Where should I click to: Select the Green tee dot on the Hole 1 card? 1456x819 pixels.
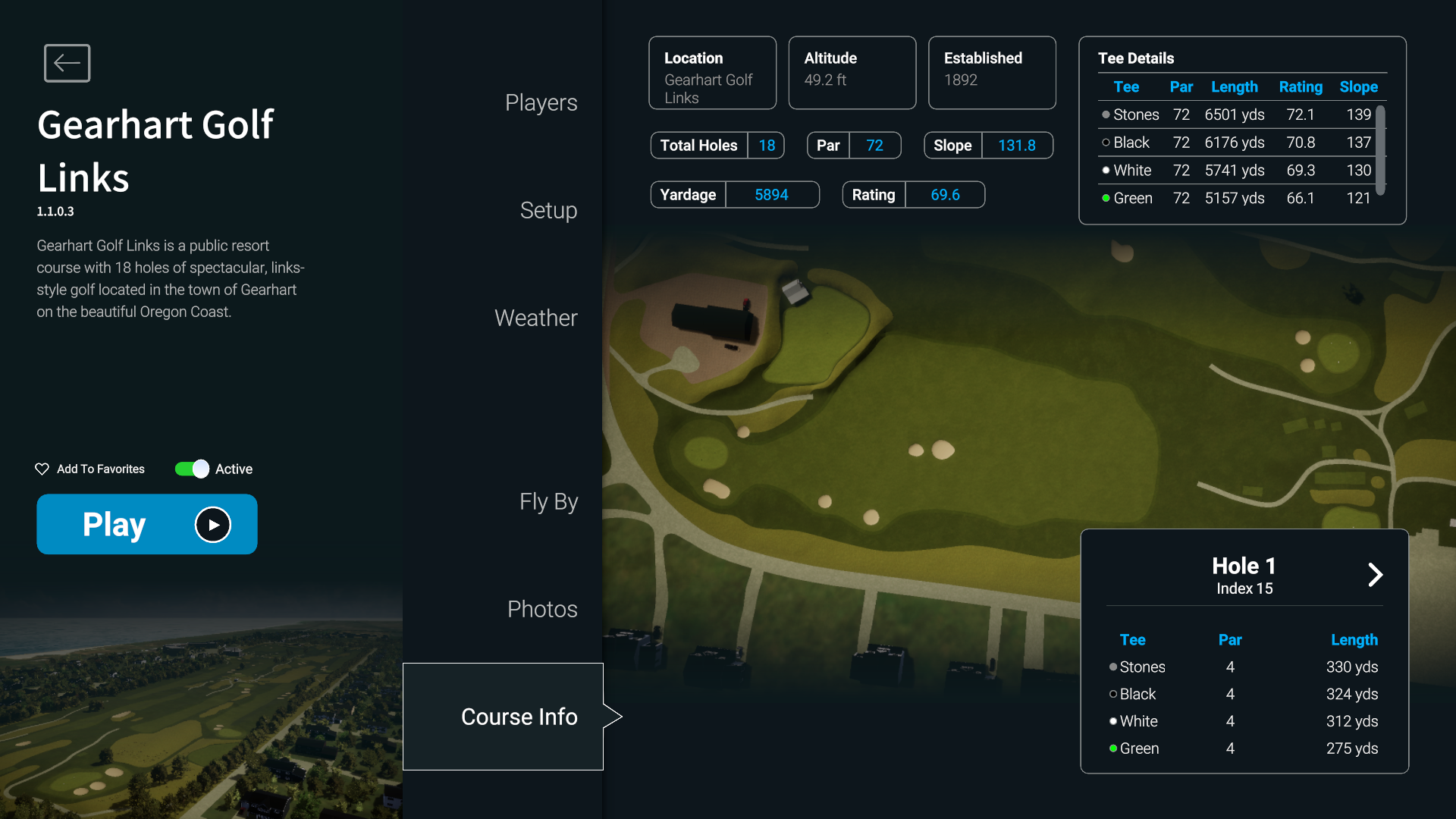pyautogui.click(x=1112, y=748)
